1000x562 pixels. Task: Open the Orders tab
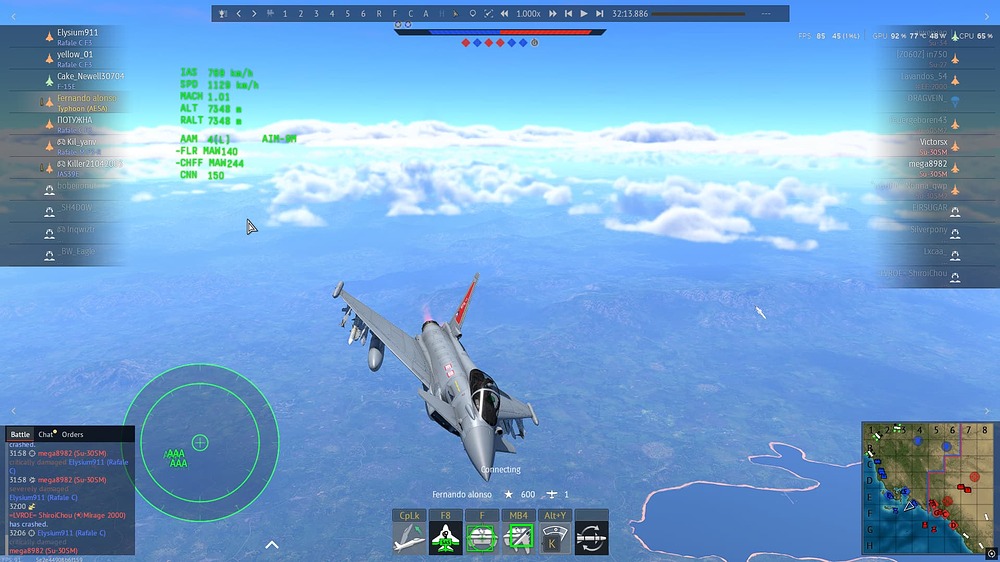[72, 435]
